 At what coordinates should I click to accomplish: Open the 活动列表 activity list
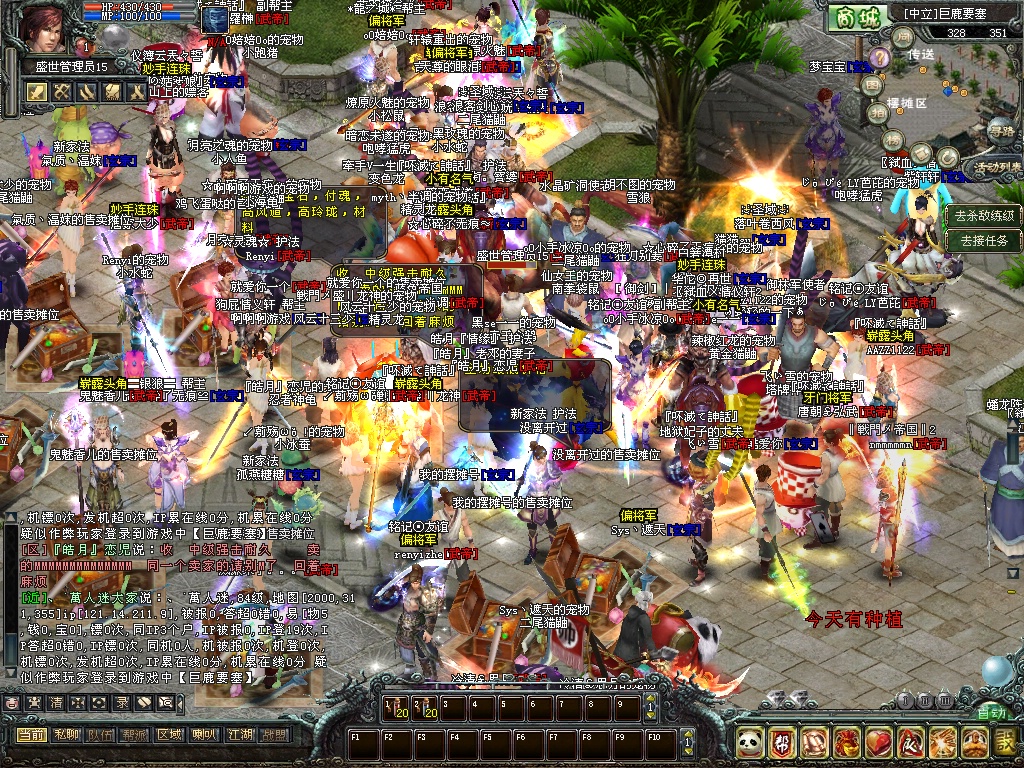click(x=997, y=166)
